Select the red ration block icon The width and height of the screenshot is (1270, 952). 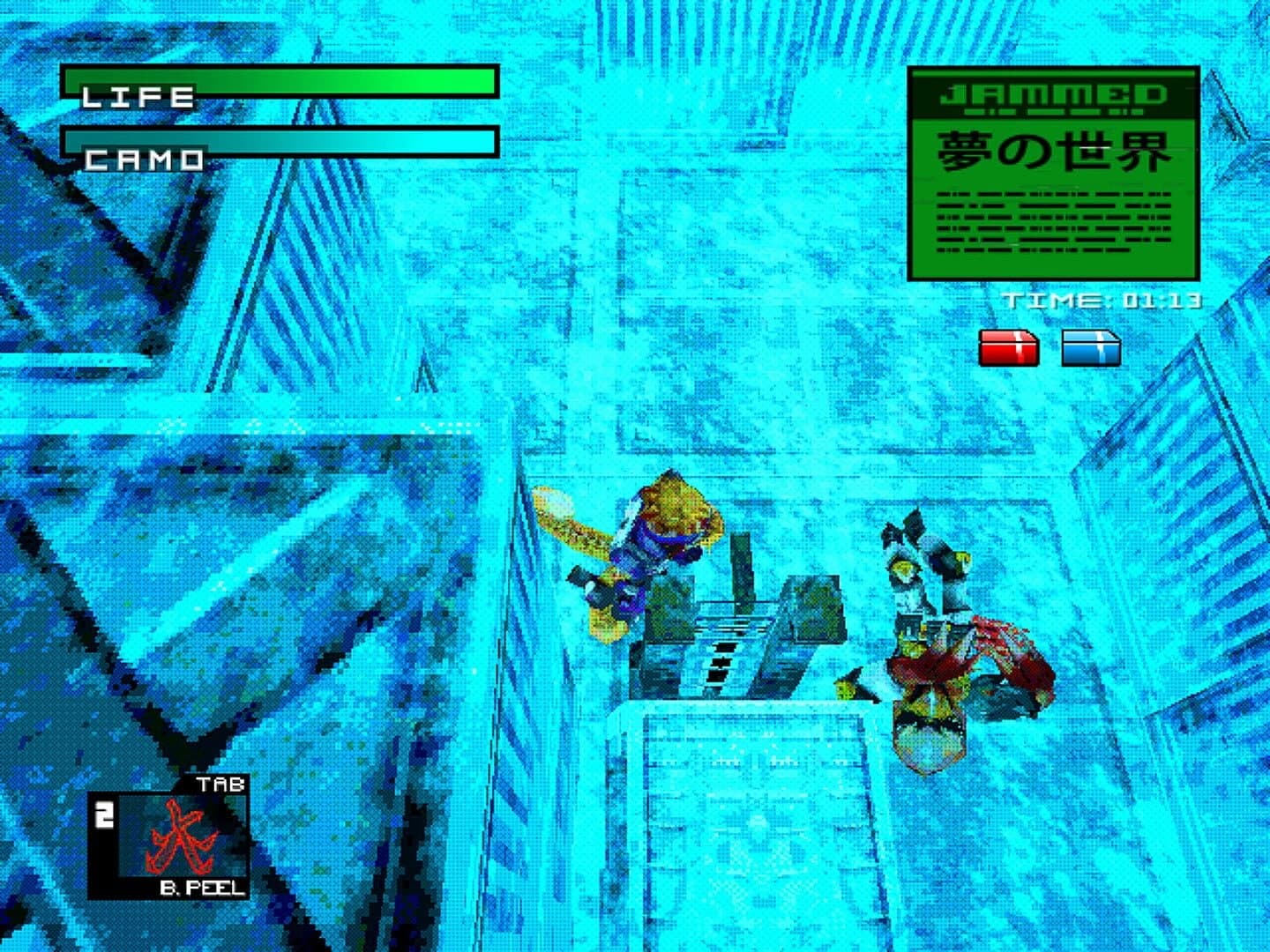(x=1008, y=347)
